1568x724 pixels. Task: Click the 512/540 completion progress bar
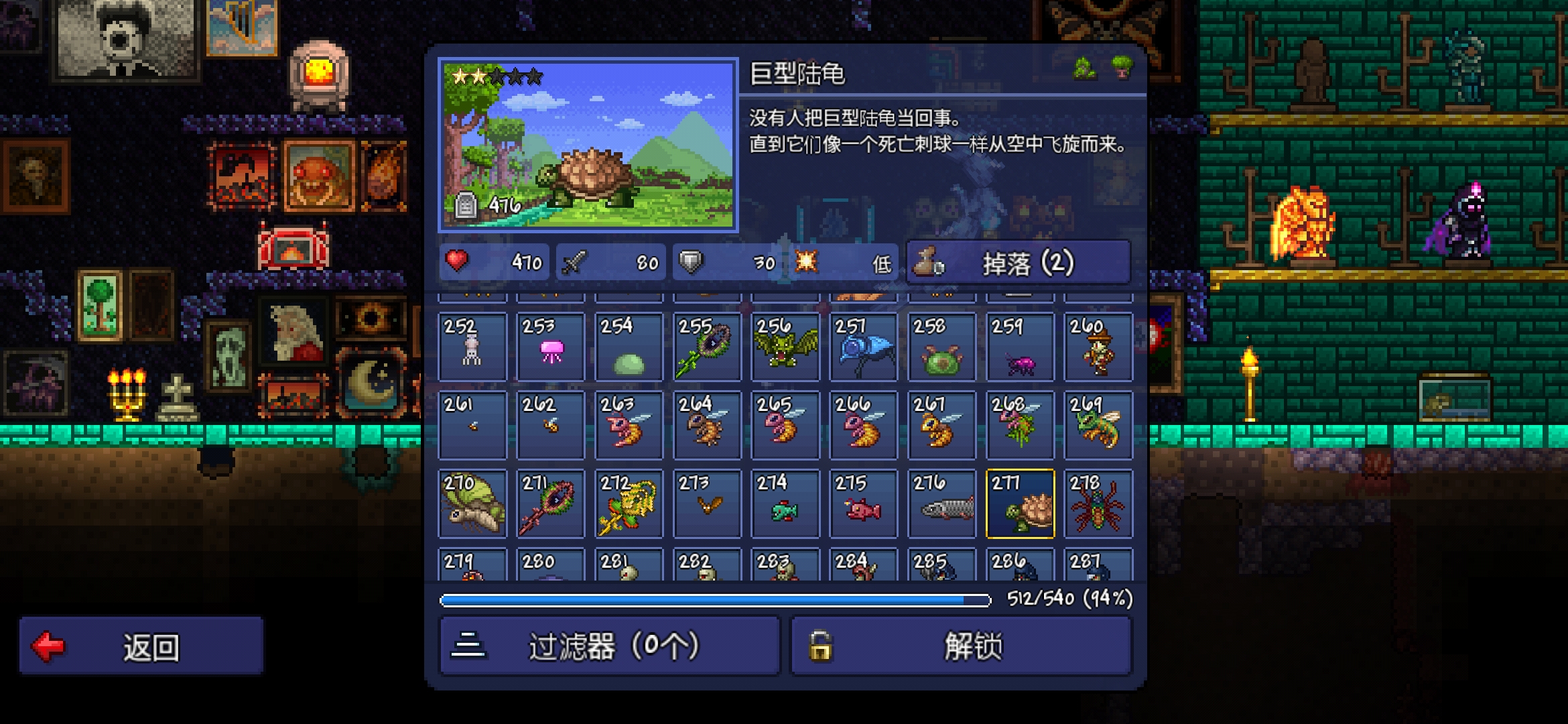click(x=714, y=601)
